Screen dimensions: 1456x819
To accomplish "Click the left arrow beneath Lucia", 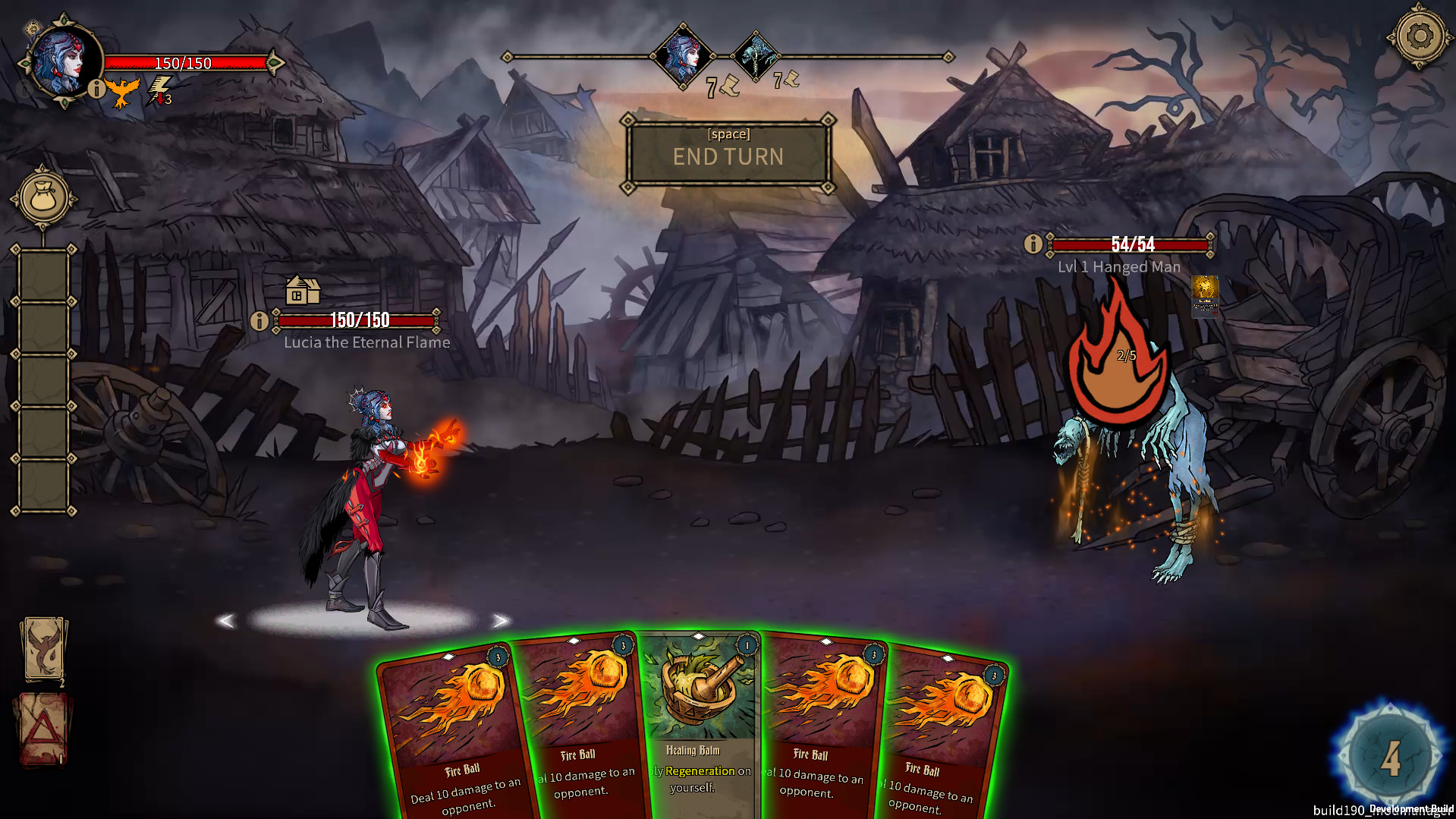I will click(x=226, y=621).
